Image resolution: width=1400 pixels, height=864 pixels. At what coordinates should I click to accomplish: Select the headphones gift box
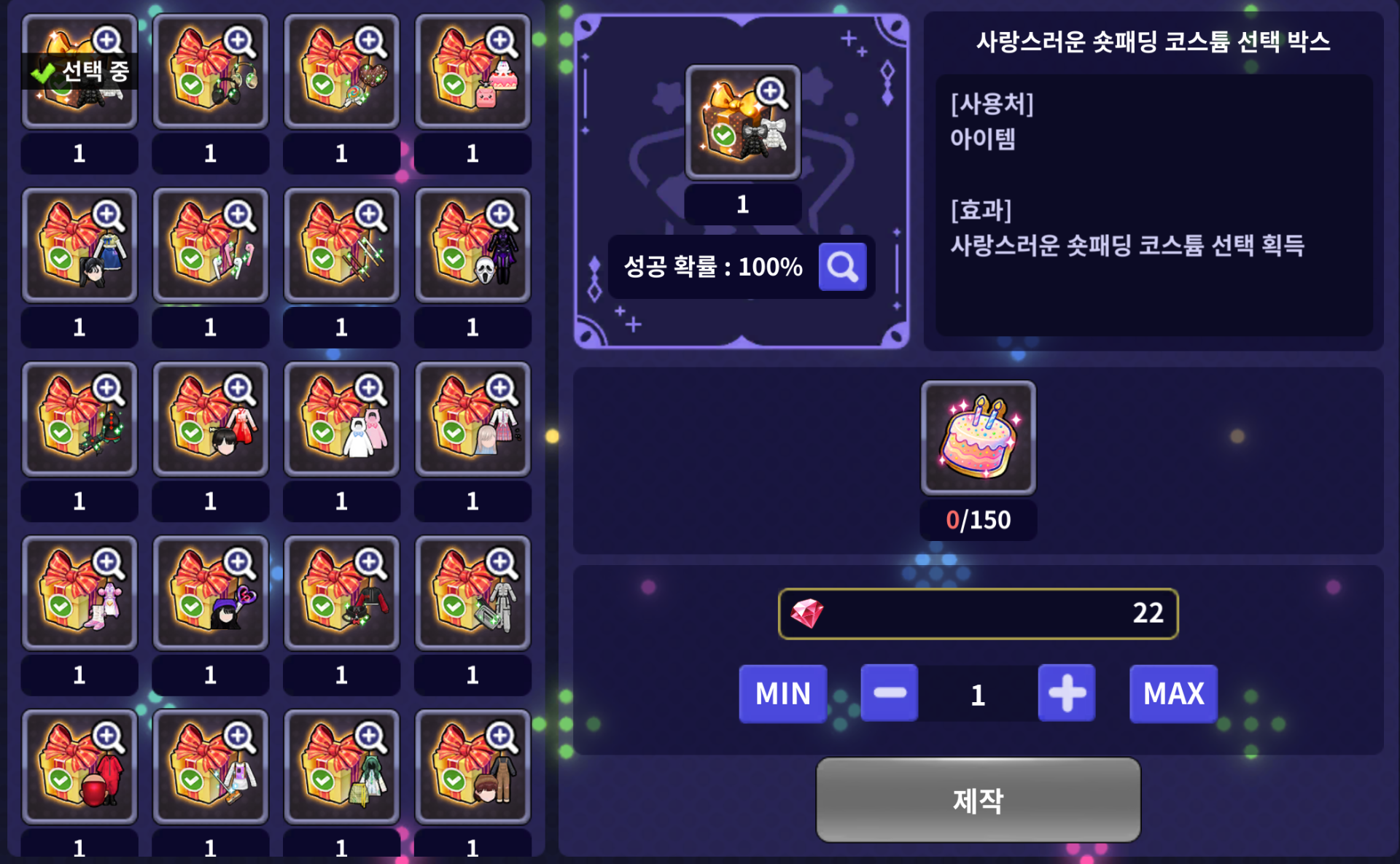coord(211,71)
